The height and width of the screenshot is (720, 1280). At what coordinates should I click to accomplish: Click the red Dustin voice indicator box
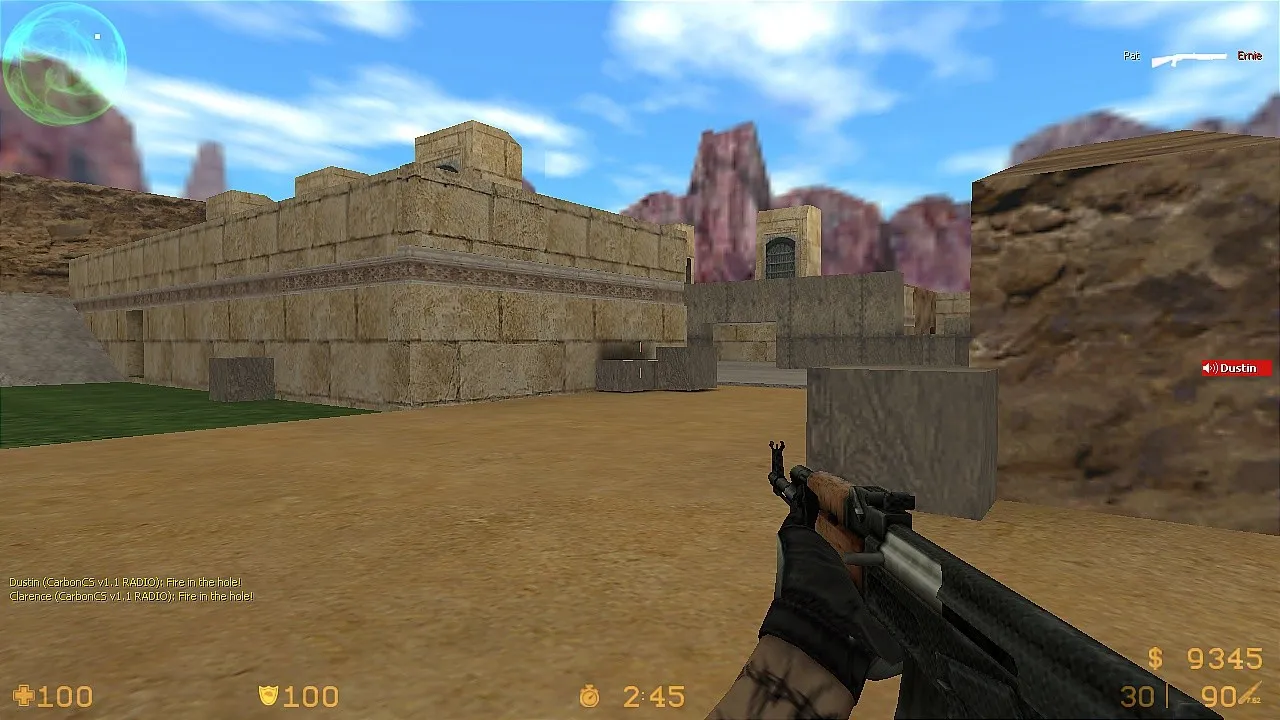click(x=1238, y=368)
